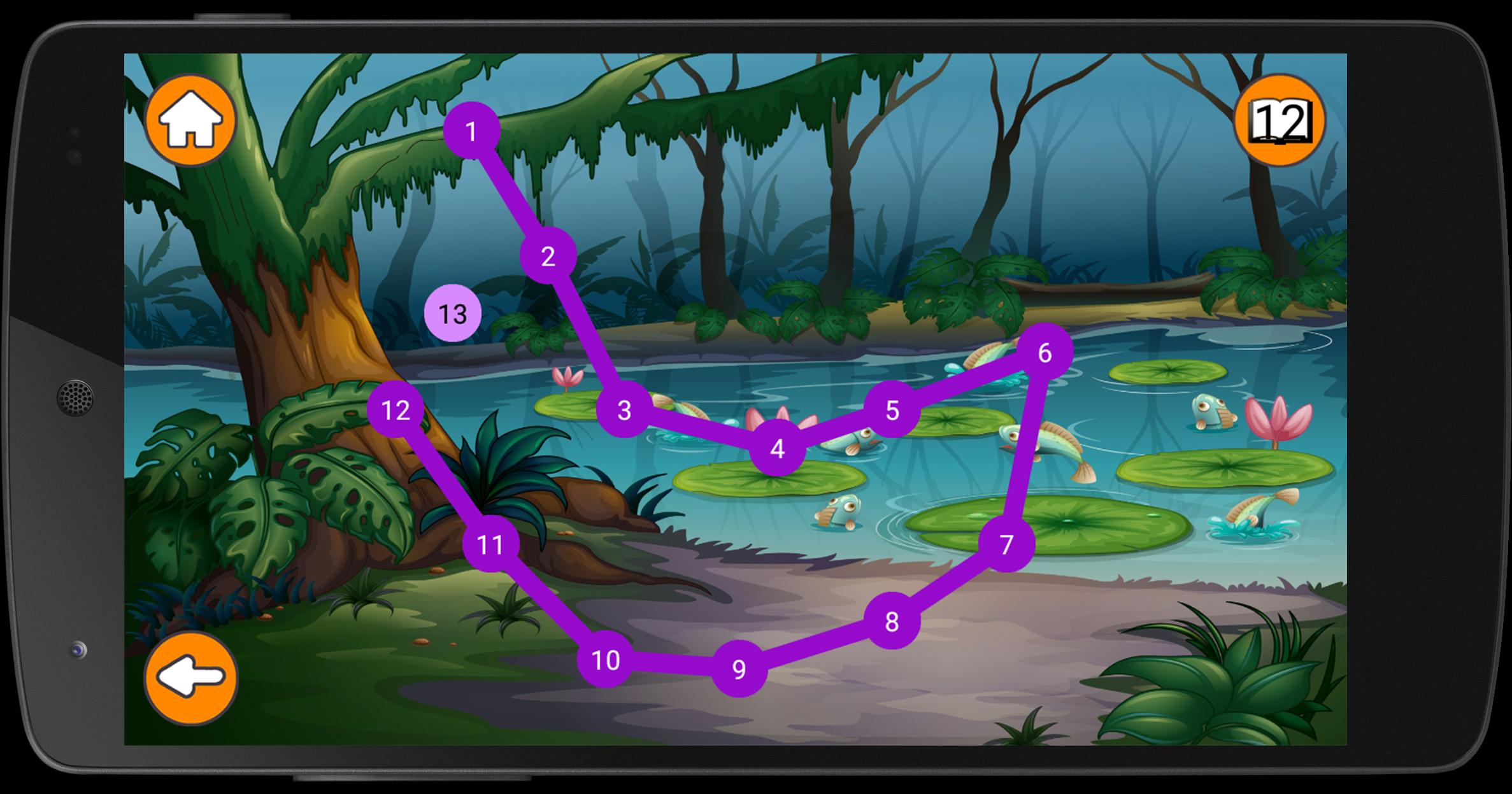Connect the next dot numbered 13

click(453, 313)
